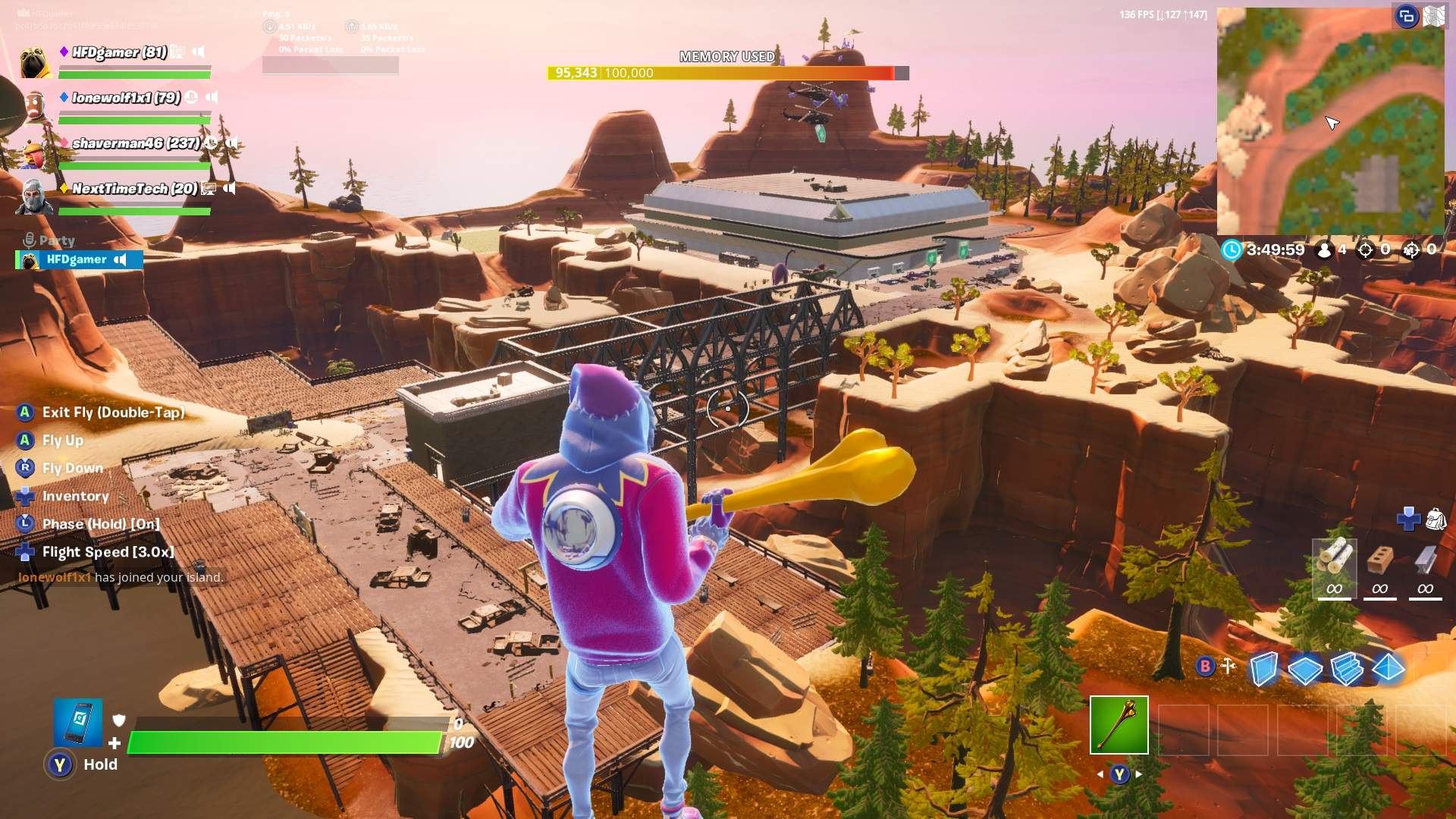This screenshot has height=819, width=1456.
Task: Click the minimap
Action: [1330, 121]
